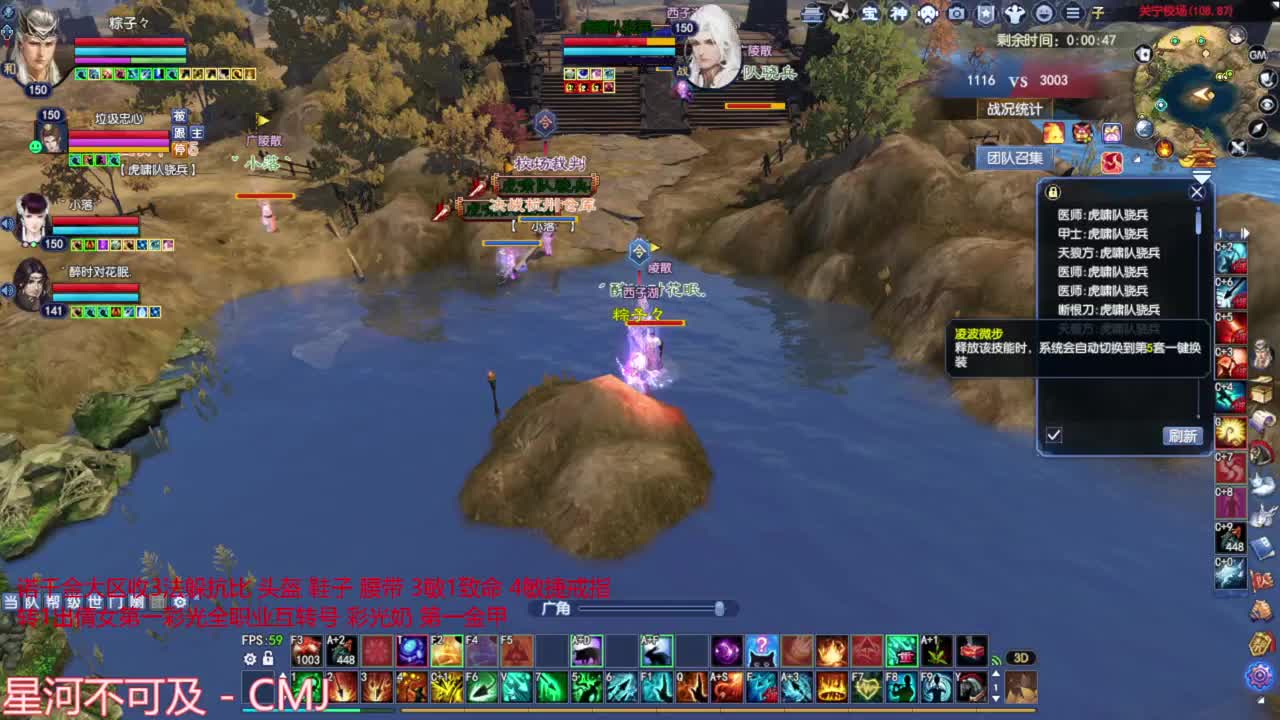This screenshot has width=1280, height=720.
Task: Click the badge emblem icon on top bar
Action: coord(985,13)
